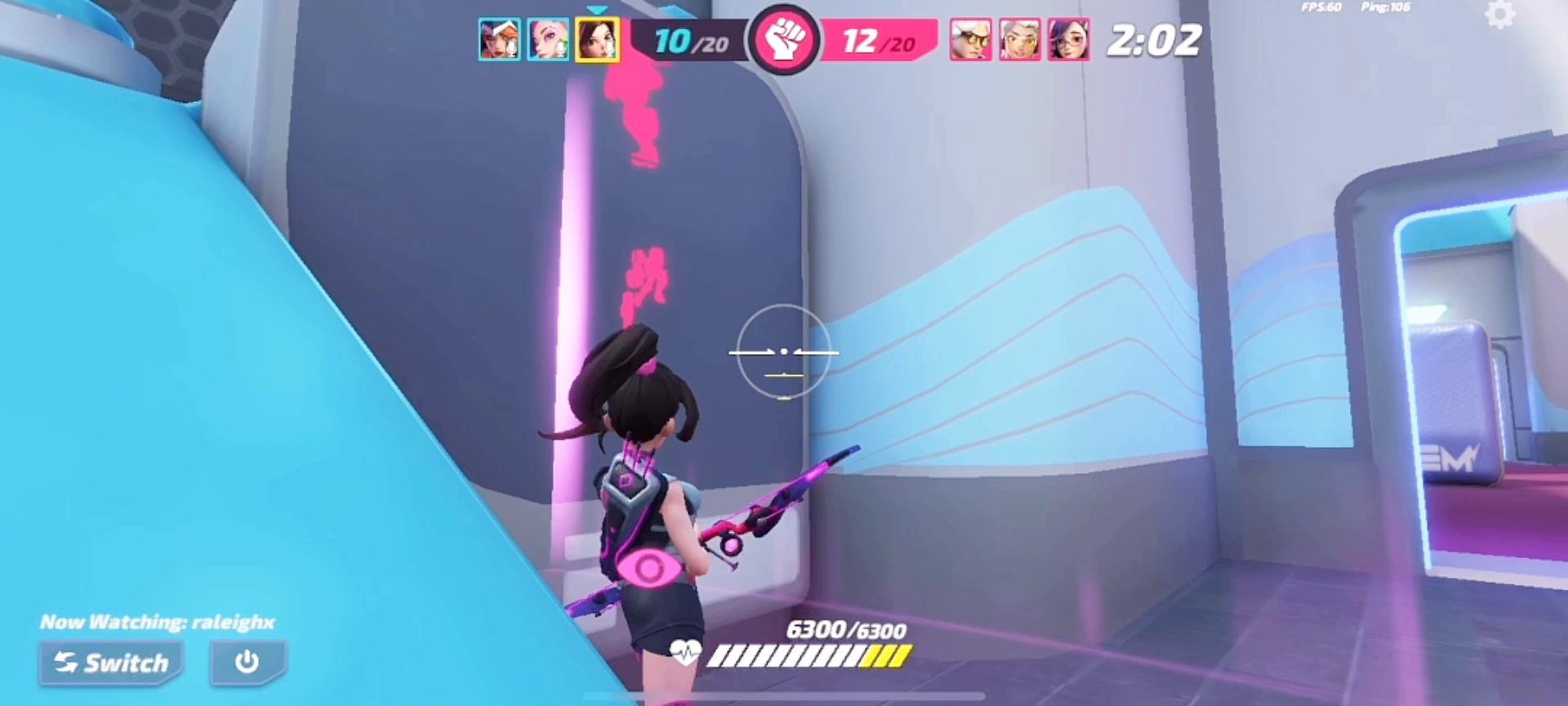Image resolution: width=1568 pixels, height=706 pixels.
Task: Select the purple-haired pink team portrait
Action: [1068, 39]
